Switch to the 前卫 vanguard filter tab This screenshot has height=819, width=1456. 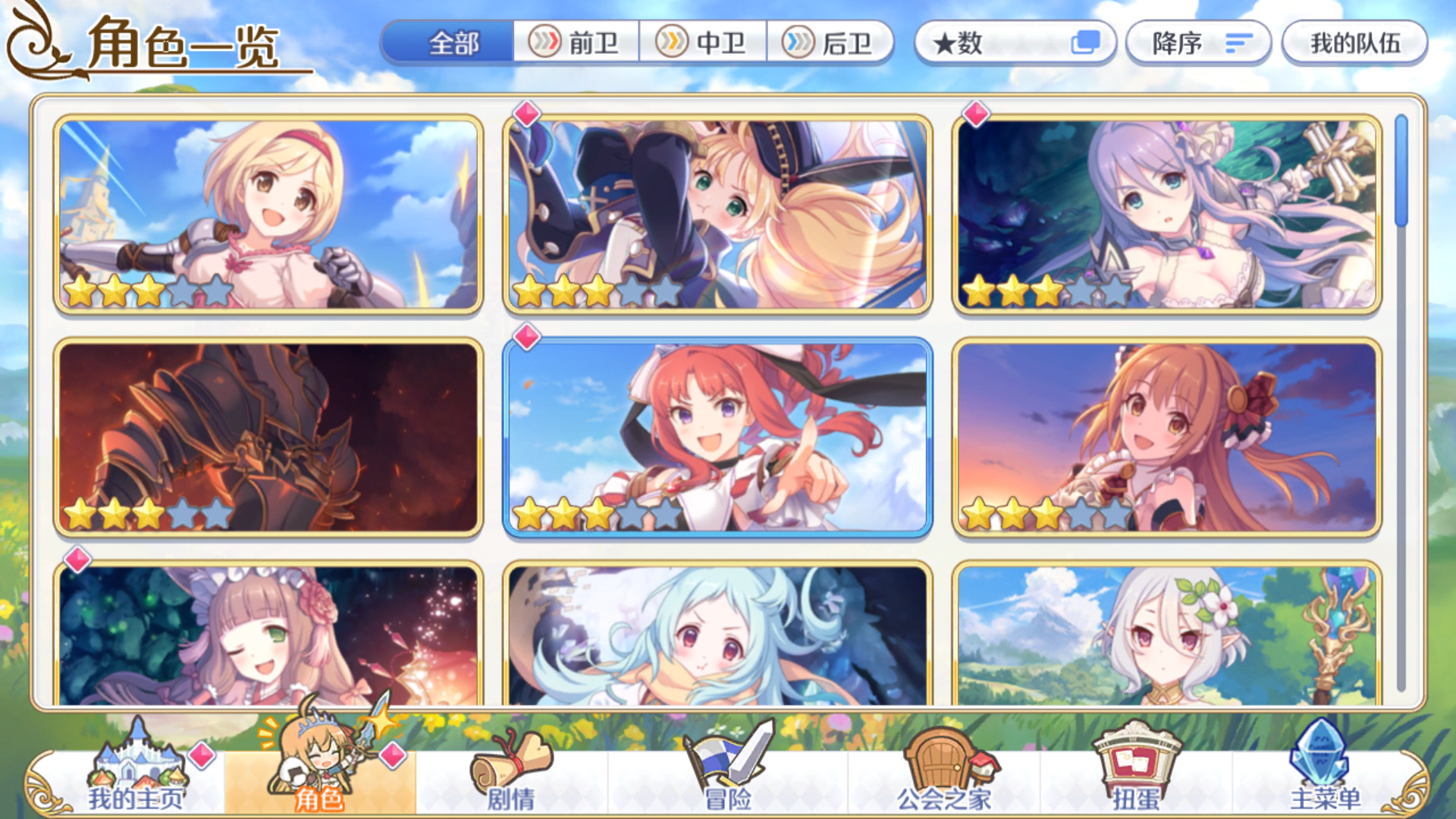(x=578, y=43)
